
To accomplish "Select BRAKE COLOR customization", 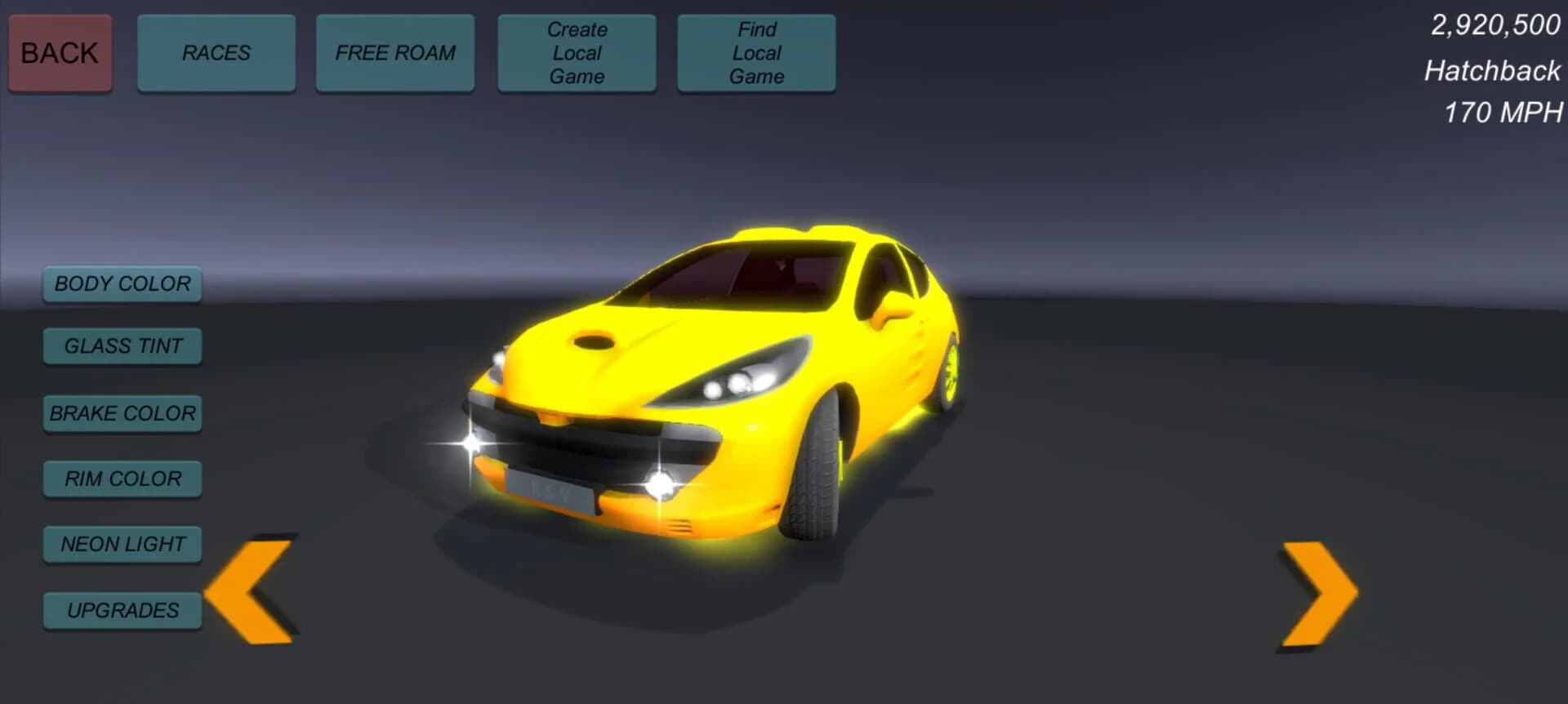I will coord(122,413).
